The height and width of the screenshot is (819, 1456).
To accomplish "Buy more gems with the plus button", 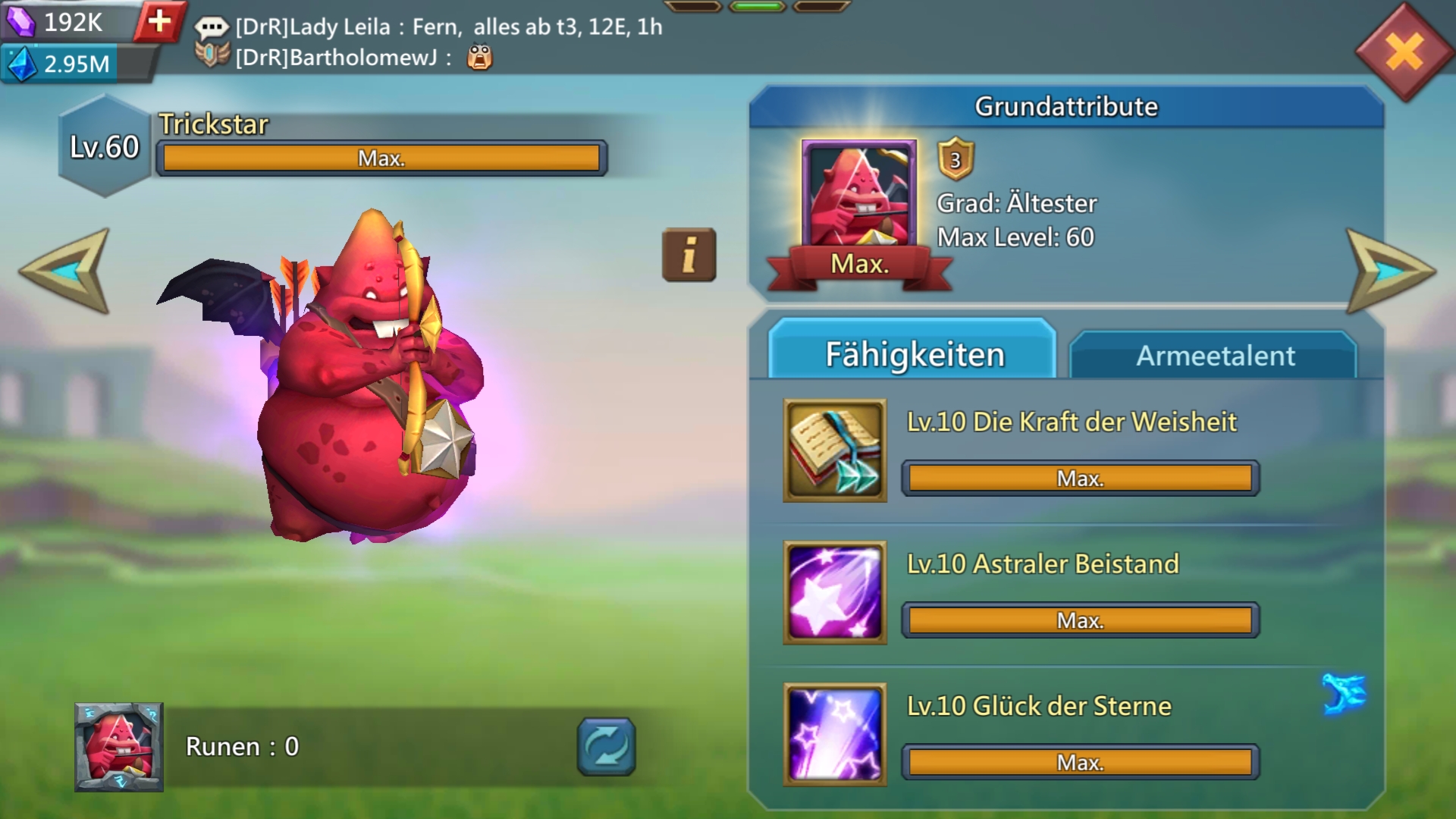I will [159, 21].
